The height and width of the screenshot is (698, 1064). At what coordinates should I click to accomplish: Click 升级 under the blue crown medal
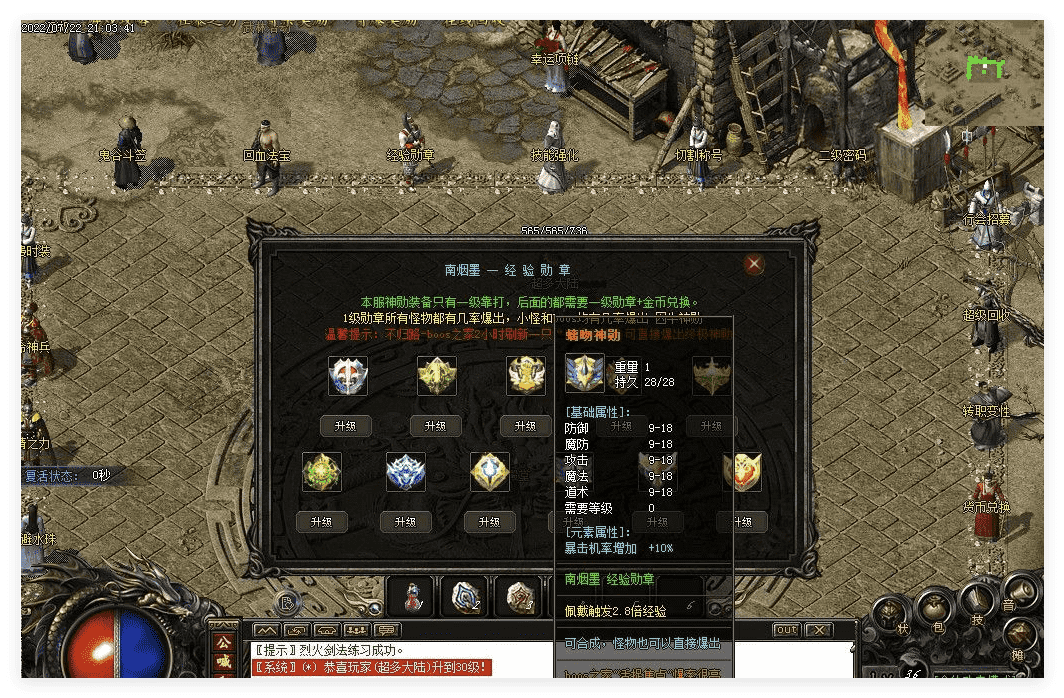pos(405,522)
